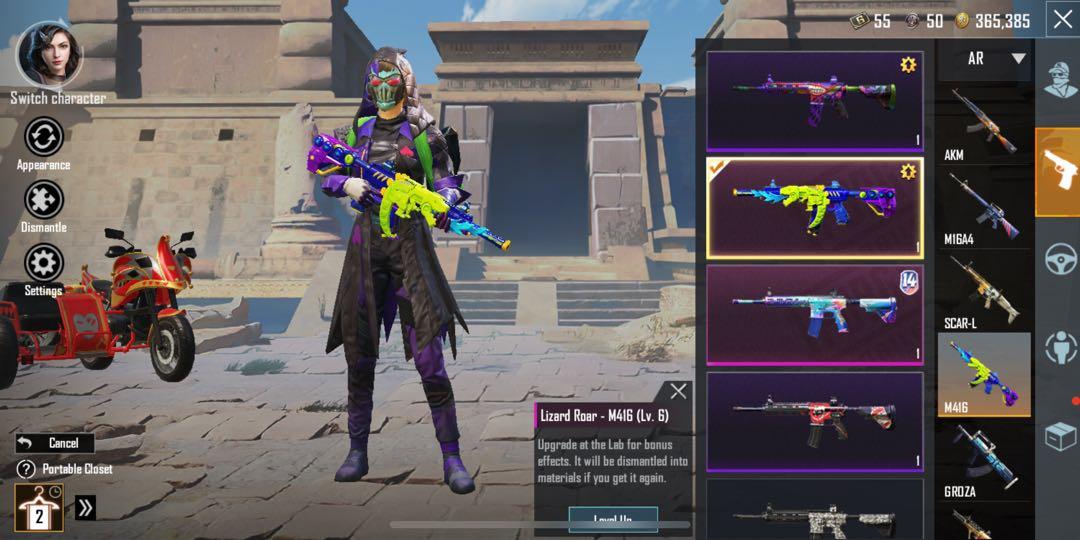
Task: Switch character via the avatar portrait
Action: (x=50, y=55)
